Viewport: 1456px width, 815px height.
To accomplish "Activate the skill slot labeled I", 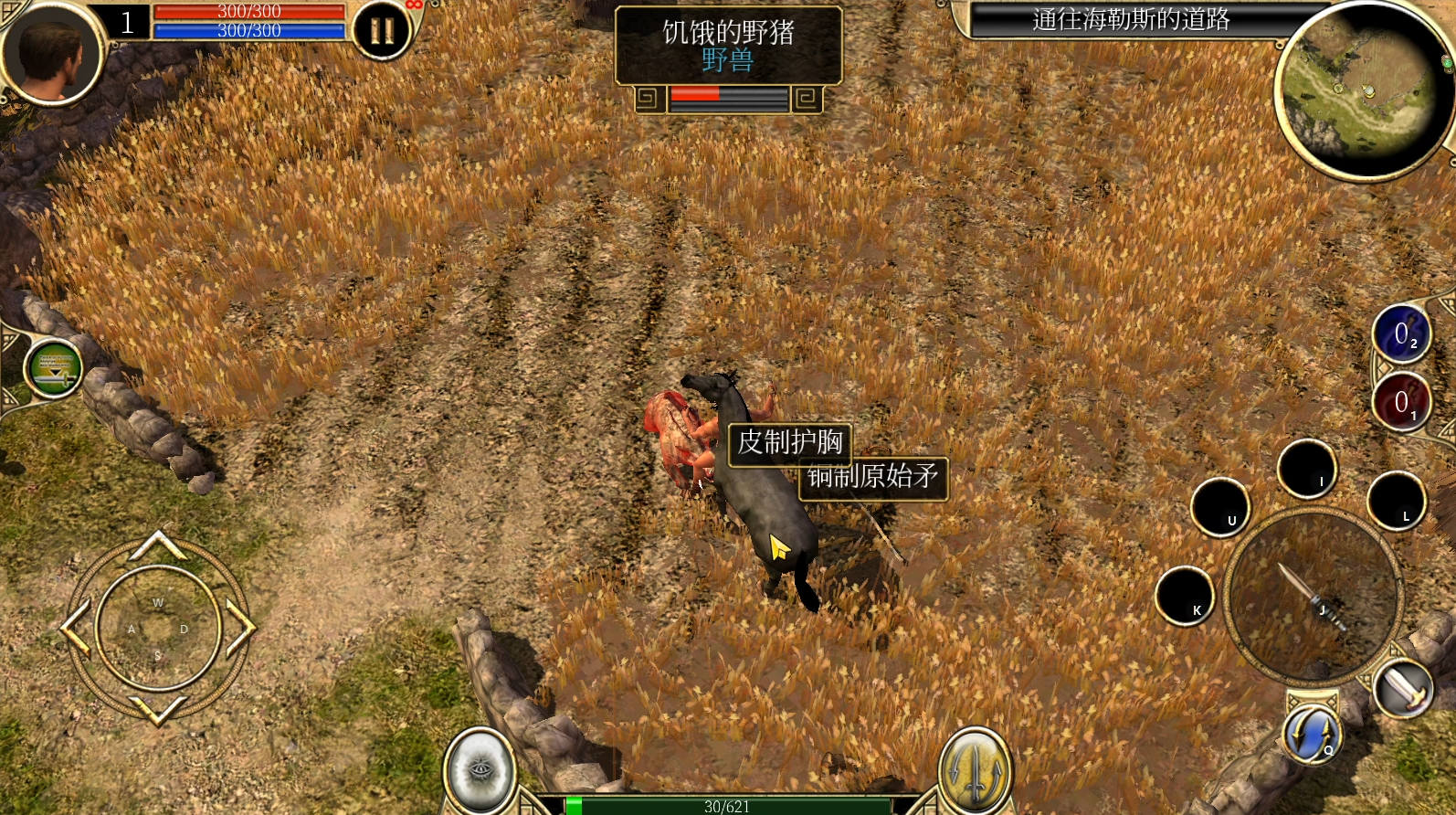I will click(1306, 469).
